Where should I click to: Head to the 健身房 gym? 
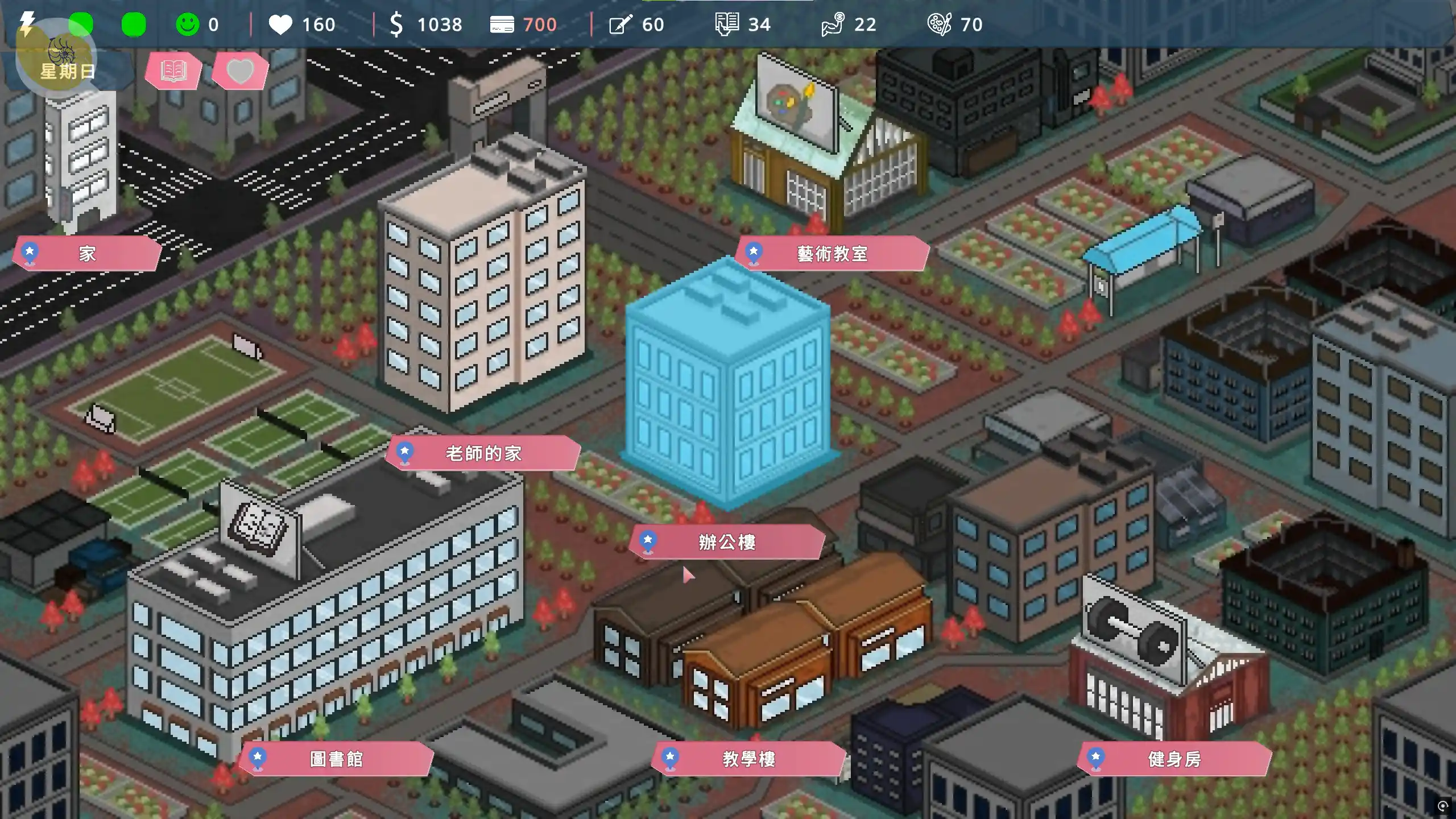pos(1174,759)
